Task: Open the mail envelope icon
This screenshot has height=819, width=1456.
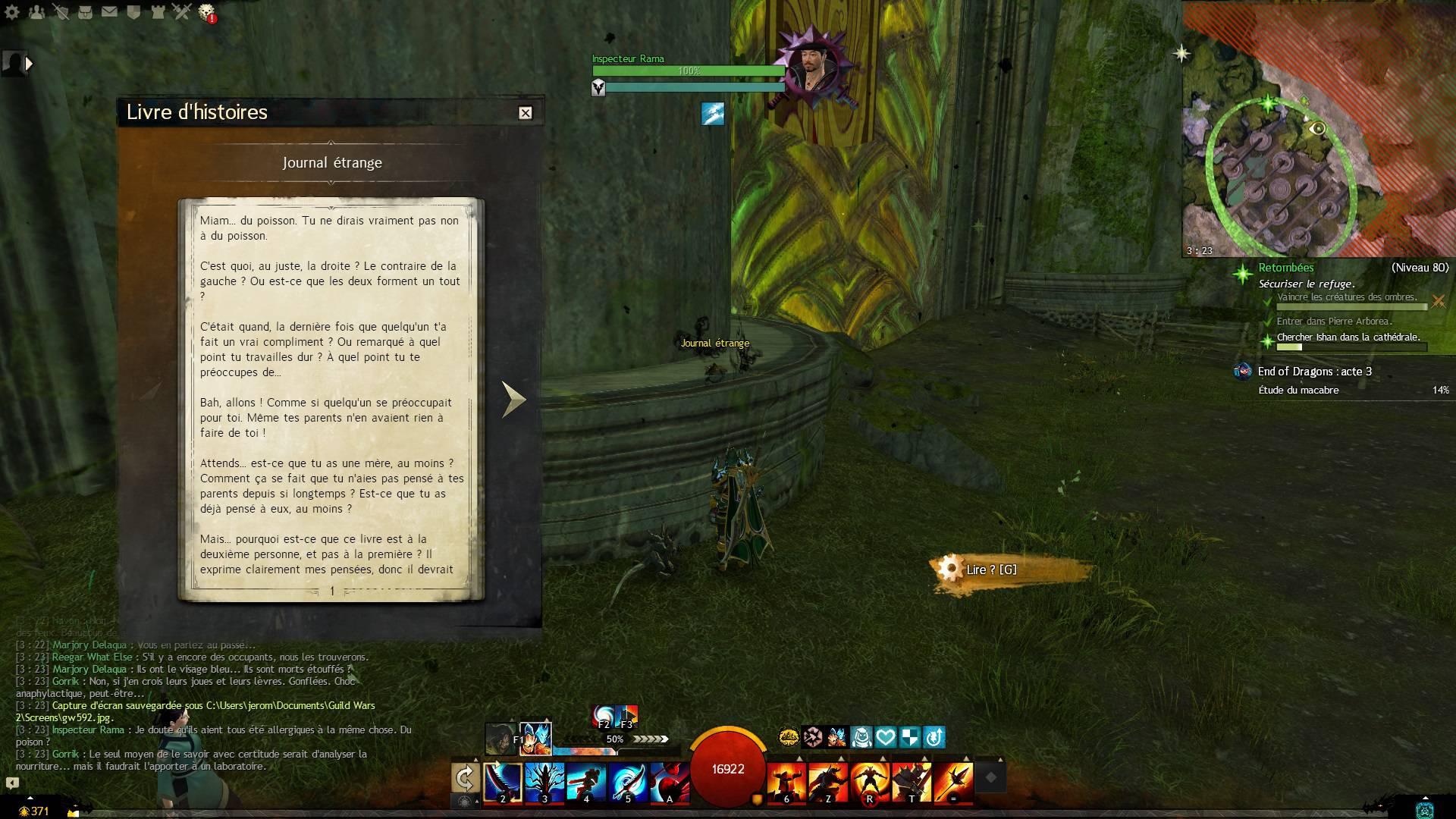Action: click(109, 12)
